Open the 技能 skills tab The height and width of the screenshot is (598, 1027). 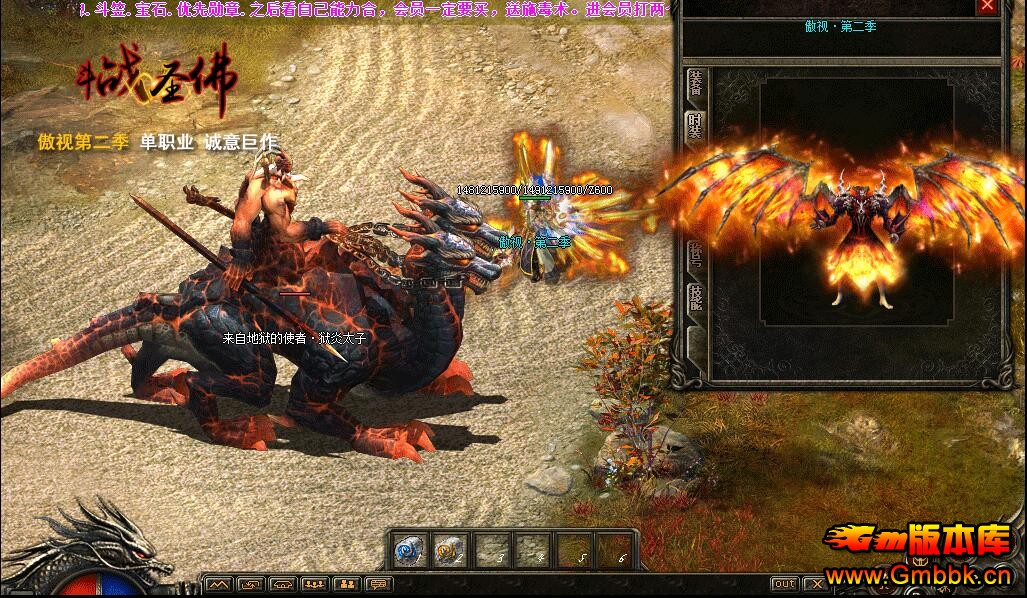[x=692, y=297]
